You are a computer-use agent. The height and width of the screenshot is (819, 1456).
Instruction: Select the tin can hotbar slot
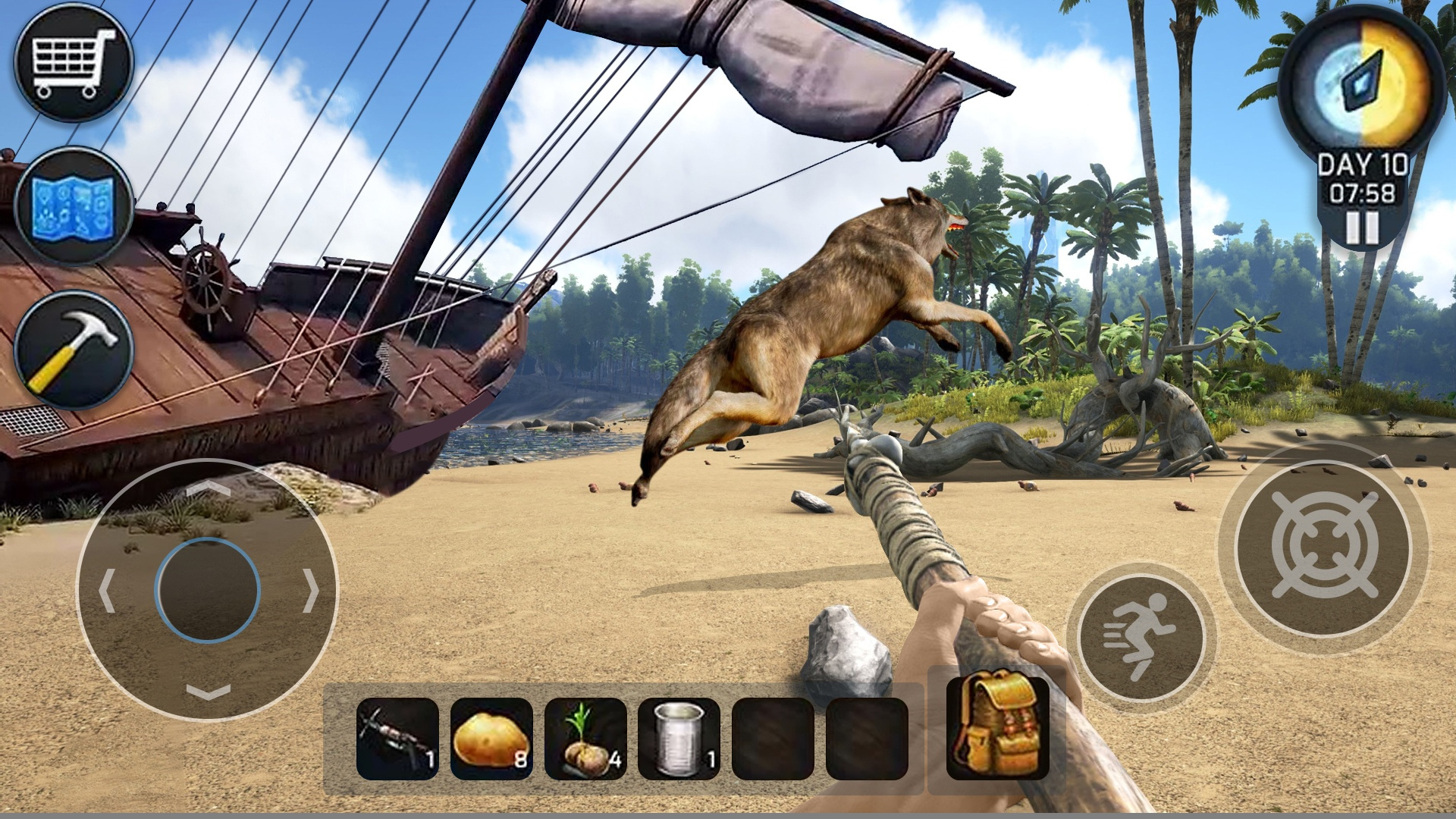click(x=679, y=739)
